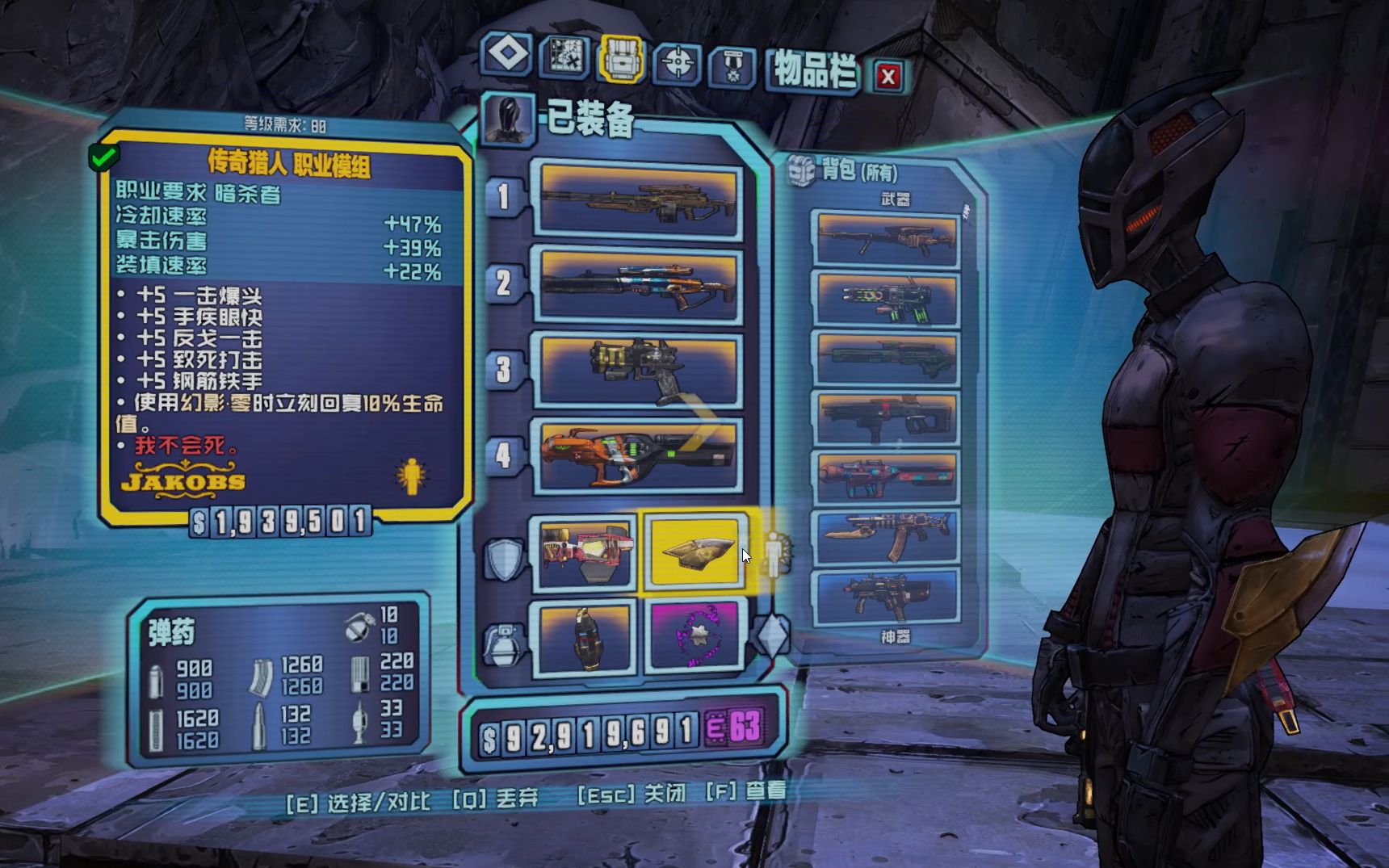This screenshot has height=868, width=1389.
Task: Select the backpack inventory tab
Action: pyautogui.click(x=621, y=59)
